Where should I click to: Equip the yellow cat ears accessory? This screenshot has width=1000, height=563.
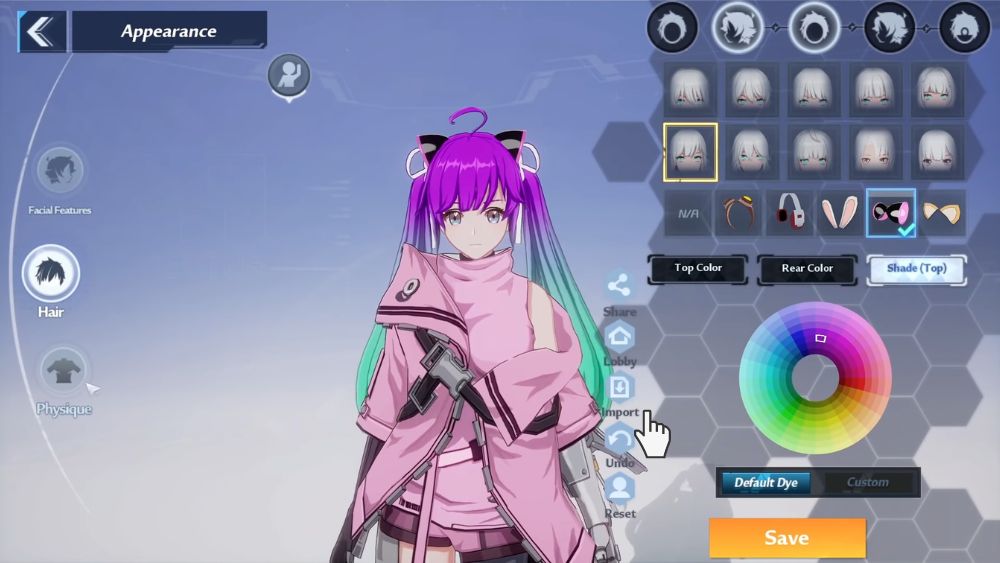click(x=942, y=213)
